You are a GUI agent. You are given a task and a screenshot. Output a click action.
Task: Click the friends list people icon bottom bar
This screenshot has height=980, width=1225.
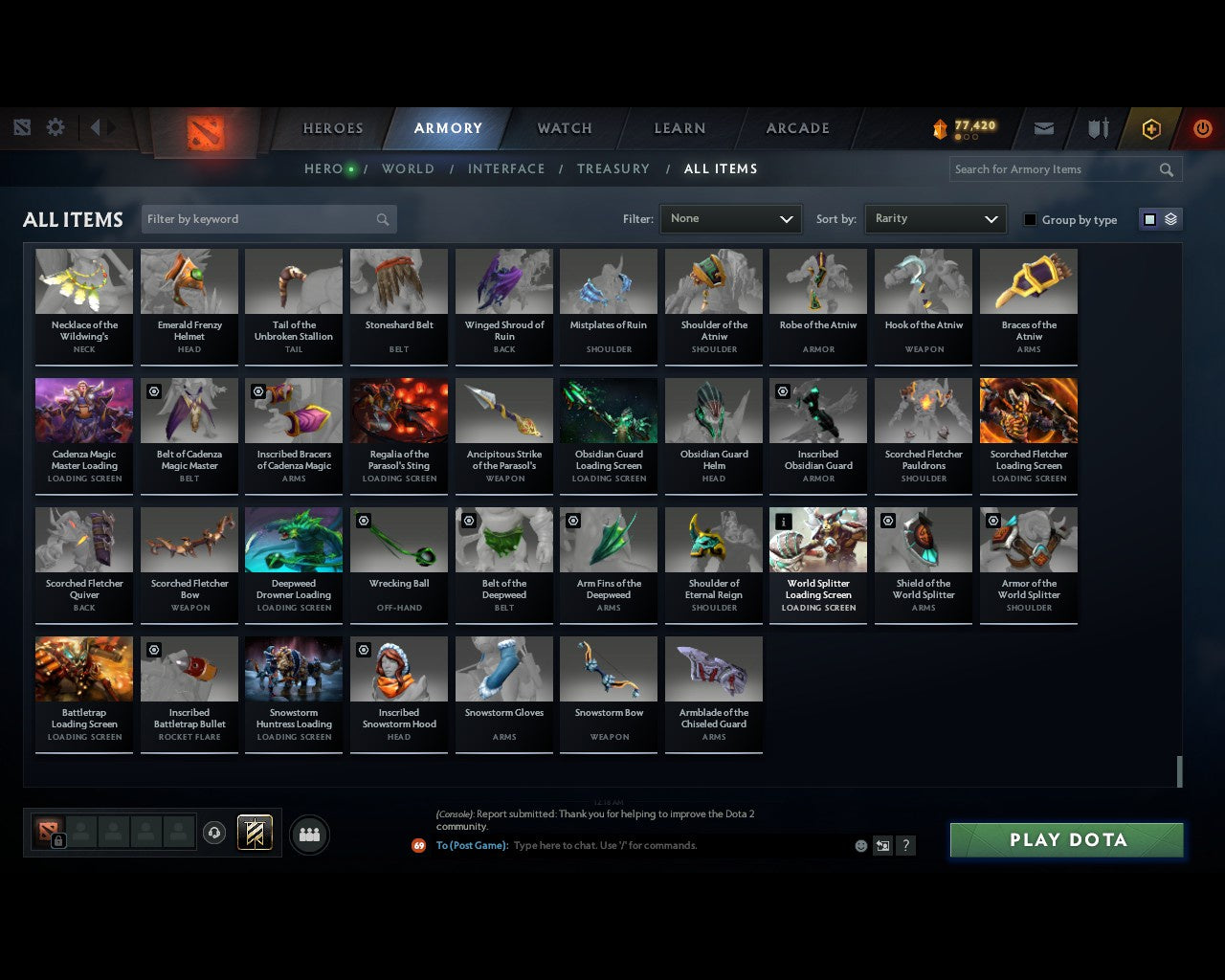tap(309, 835)
